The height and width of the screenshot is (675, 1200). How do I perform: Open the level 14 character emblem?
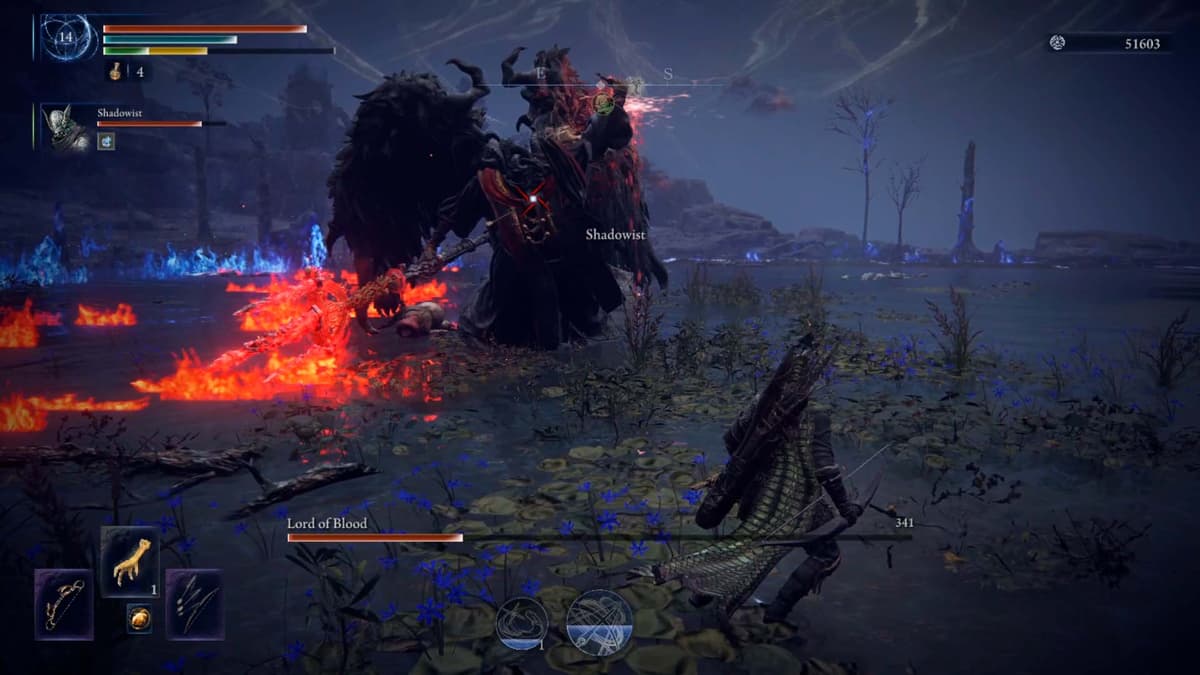point(69,37)
